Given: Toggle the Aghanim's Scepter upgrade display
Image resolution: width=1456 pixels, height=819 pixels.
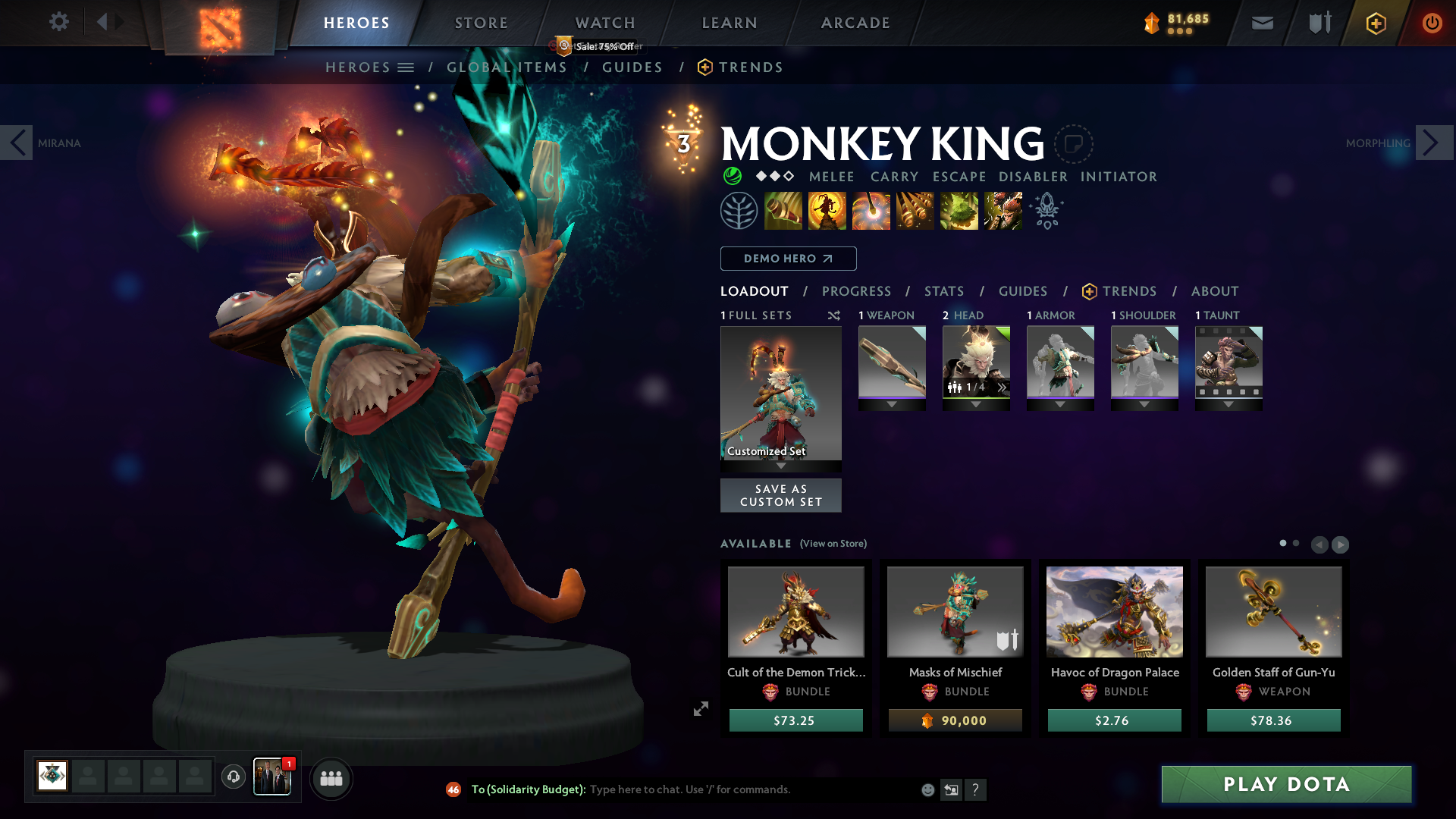Looking at the screenshot, I should click(1046, 210).
